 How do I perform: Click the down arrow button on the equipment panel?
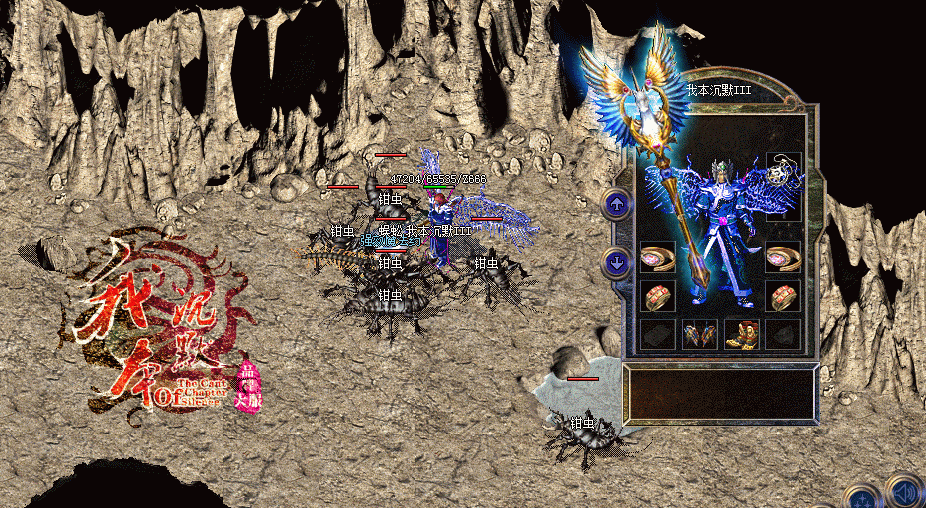coord(615,263)
